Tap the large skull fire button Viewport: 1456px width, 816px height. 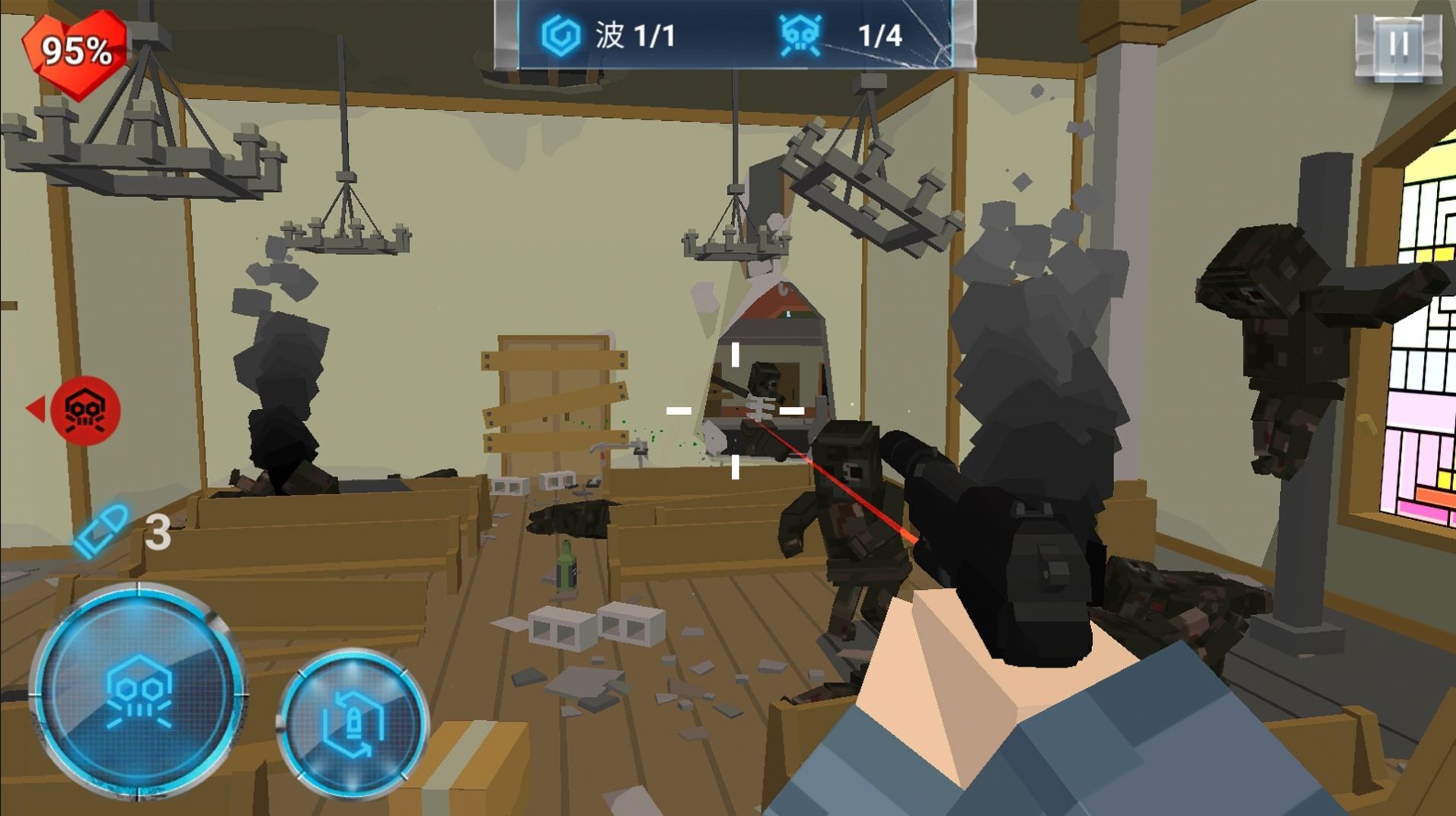pyautogui.click(x=139, y=691)
